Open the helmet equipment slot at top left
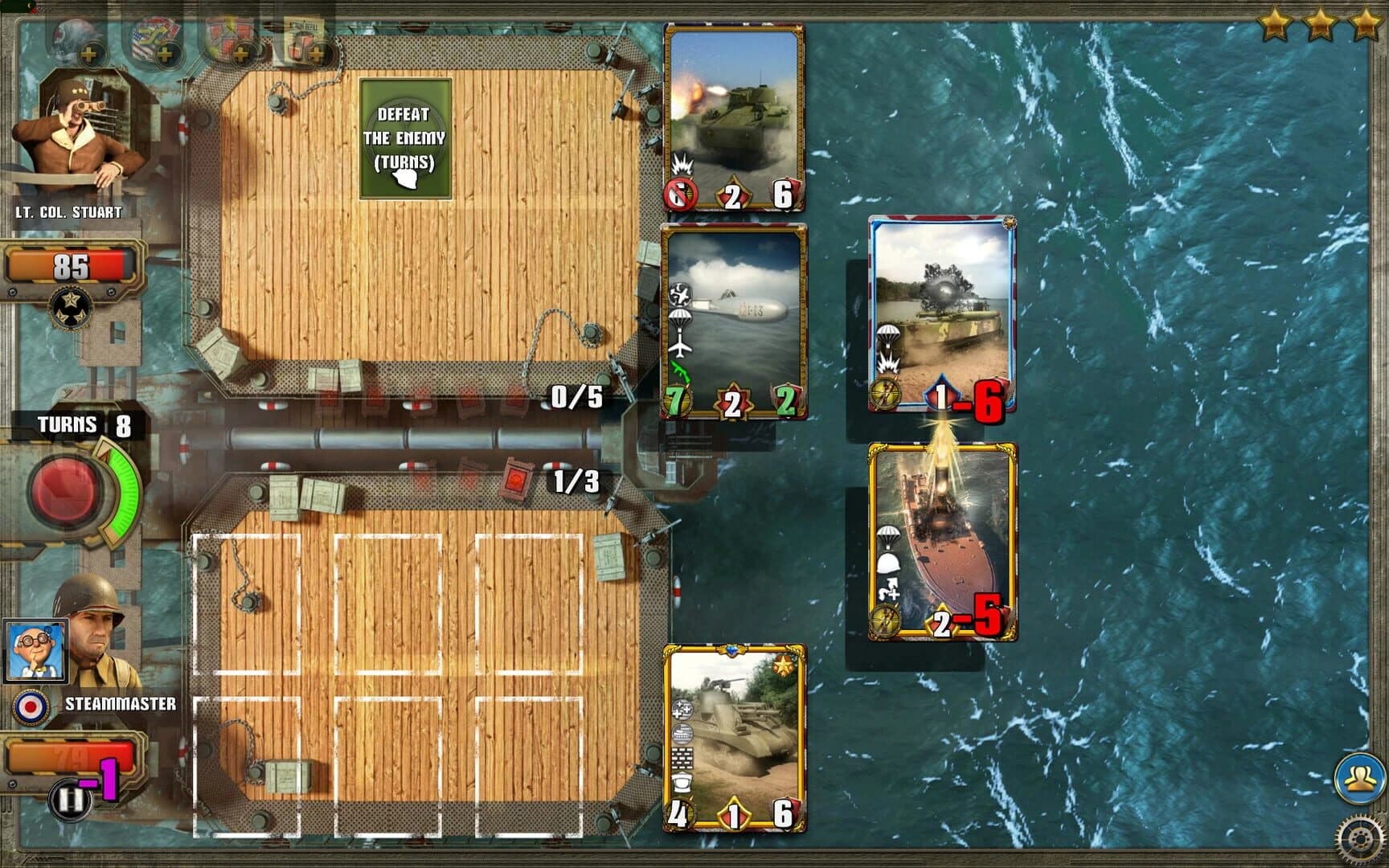 click(x=88, y=54)
